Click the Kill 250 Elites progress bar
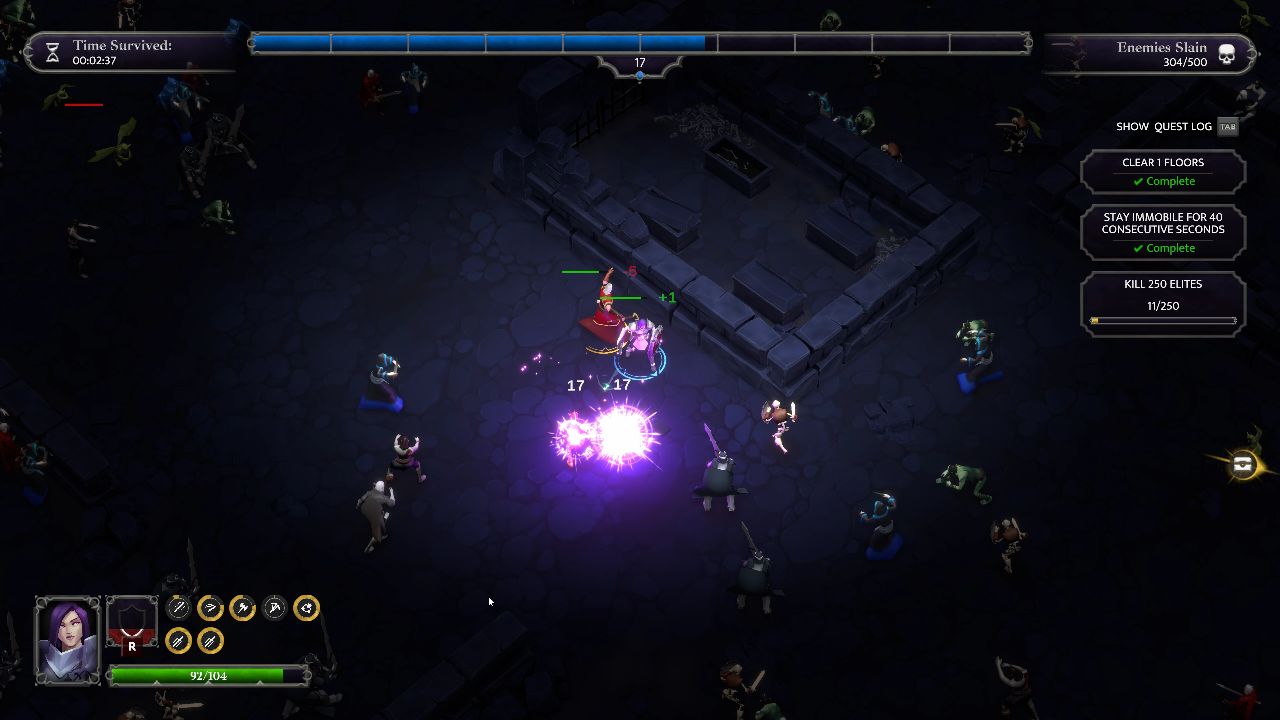 tap(1163, 321)
